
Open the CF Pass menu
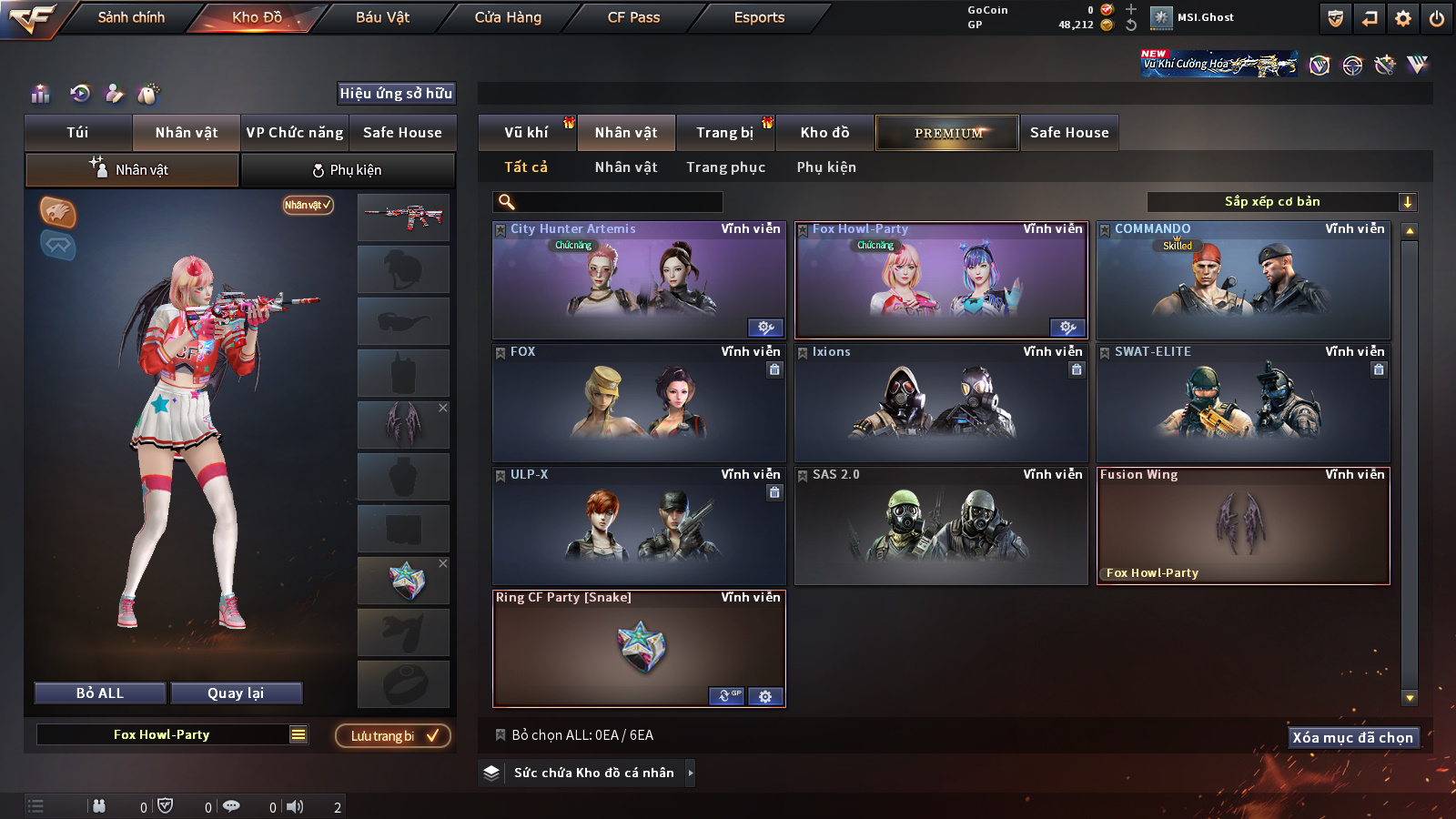[633, 17]
